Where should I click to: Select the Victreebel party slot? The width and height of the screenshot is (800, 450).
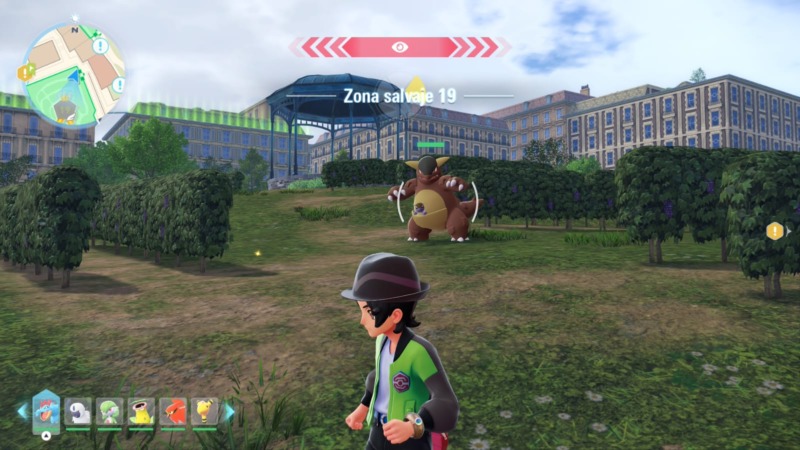(x=141, y=411)
